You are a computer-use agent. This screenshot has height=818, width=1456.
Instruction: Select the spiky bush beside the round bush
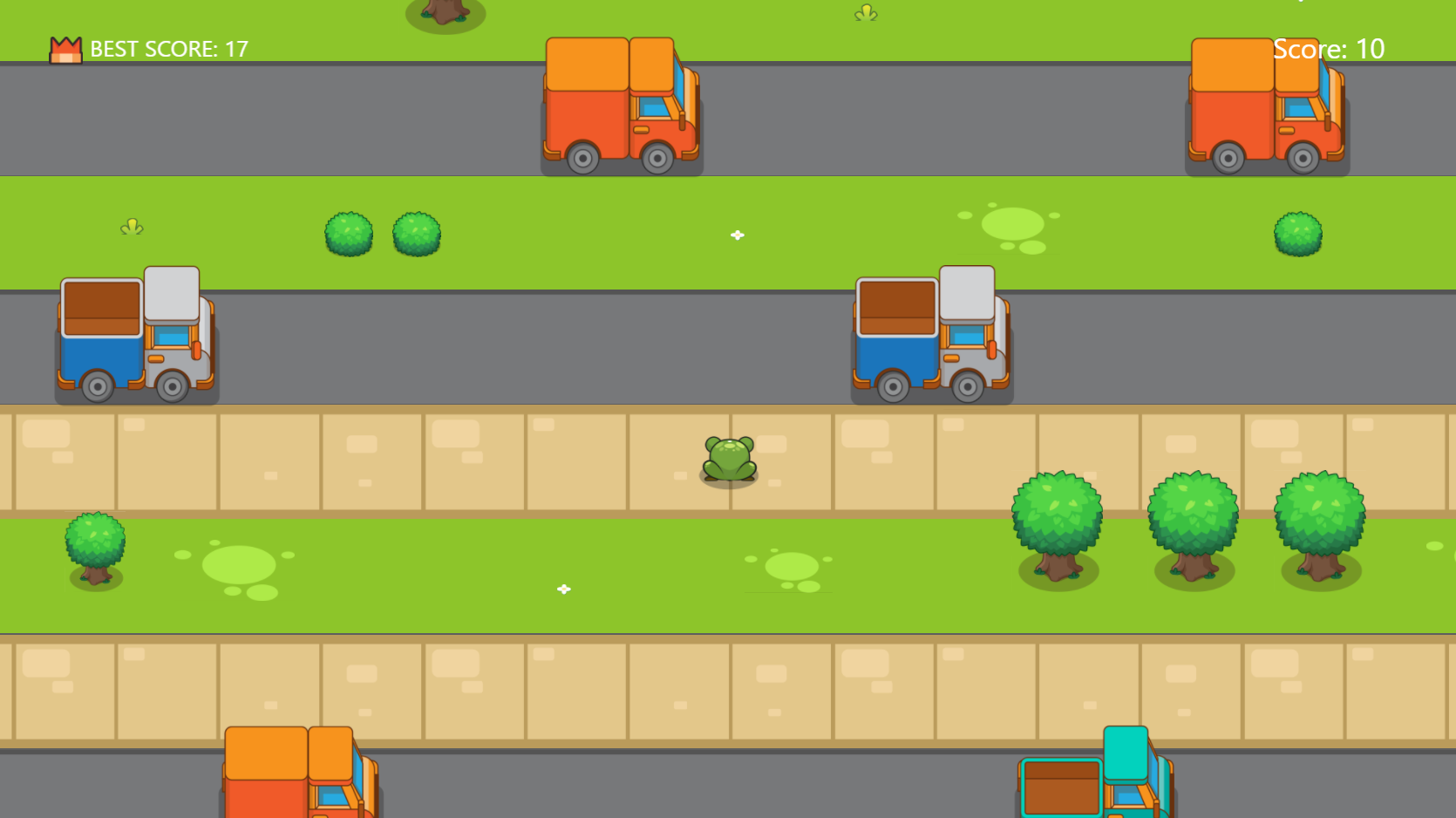click(416, 234)
